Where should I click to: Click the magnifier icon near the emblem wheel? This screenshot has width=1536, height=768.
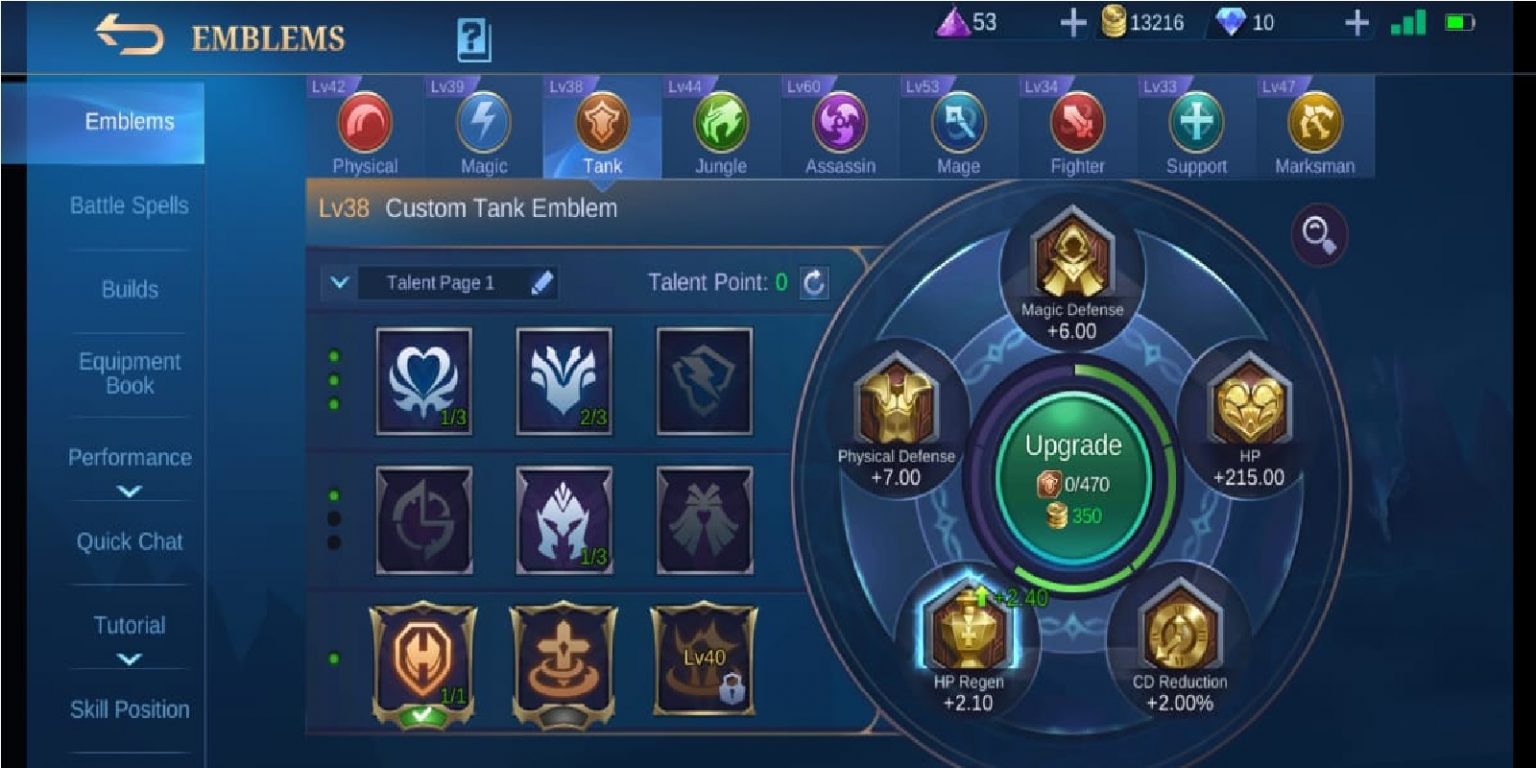point(1322,235)
